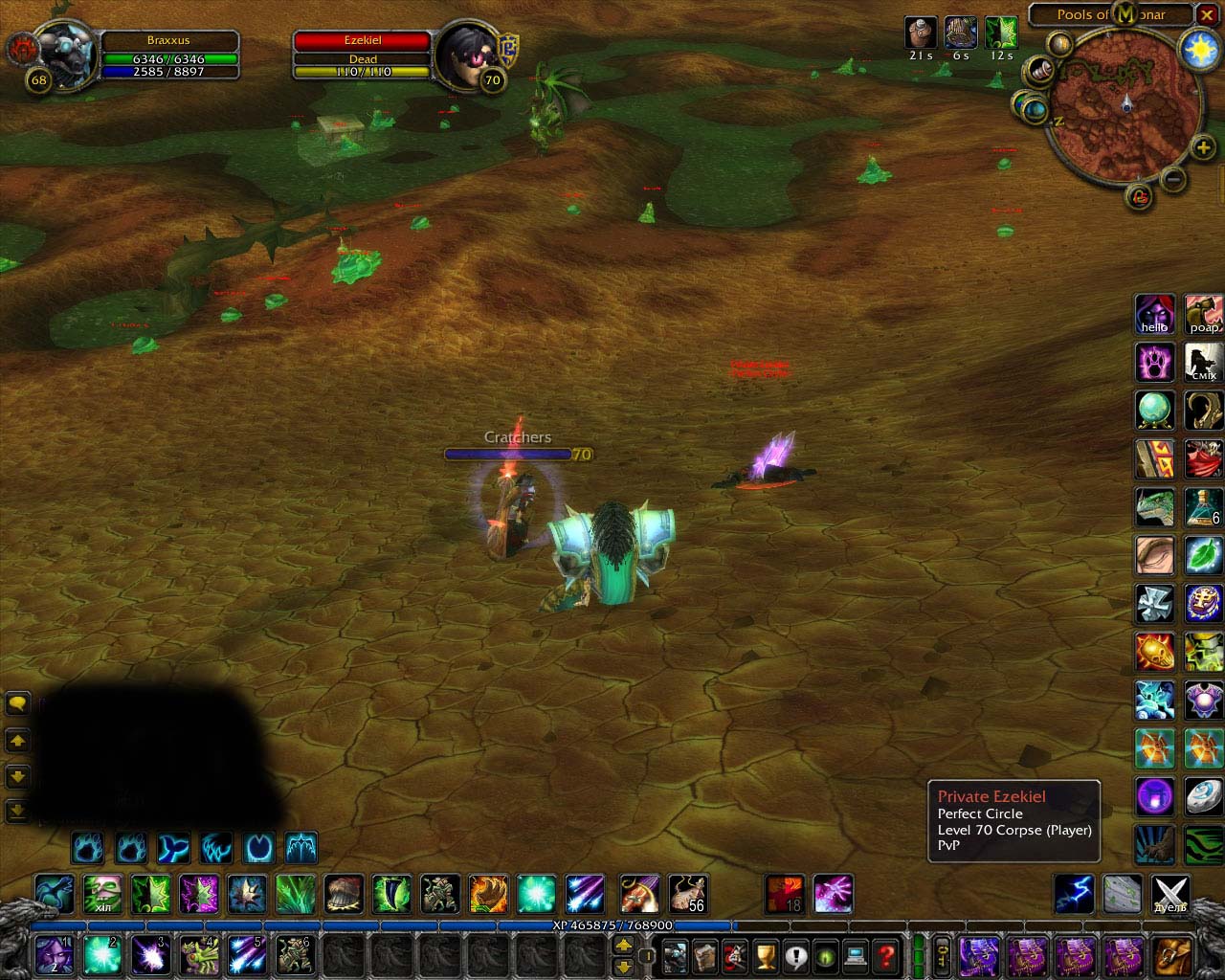
Task: Zoom out the minimap with minus button
Action: tap(1174, 179)
